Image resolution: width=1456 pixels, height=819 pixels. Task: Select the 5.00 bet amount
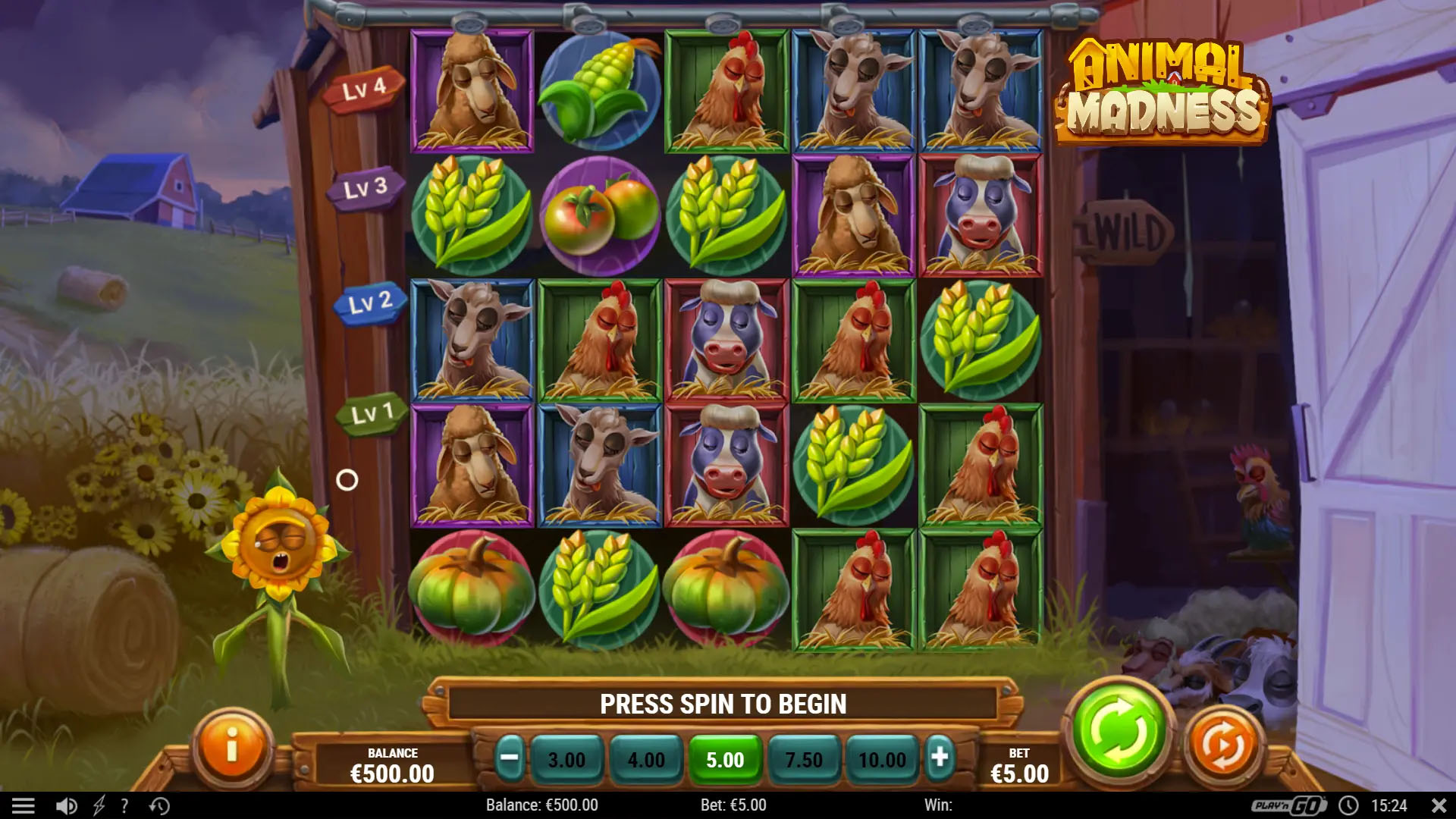click(x=725, y=759)
